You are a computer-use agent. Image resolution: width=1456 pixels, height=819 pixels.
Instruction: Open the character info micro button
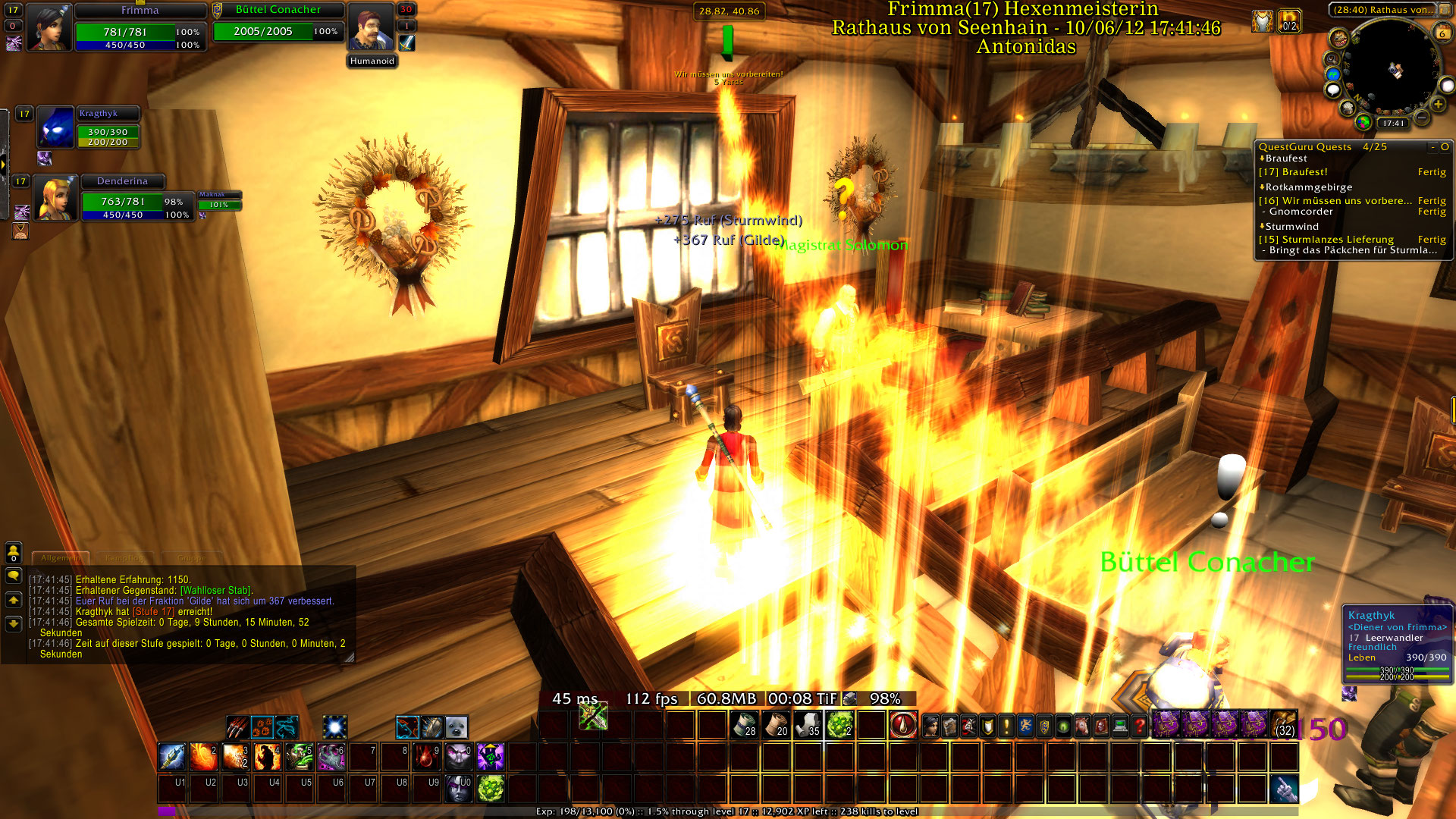[930, 726]
